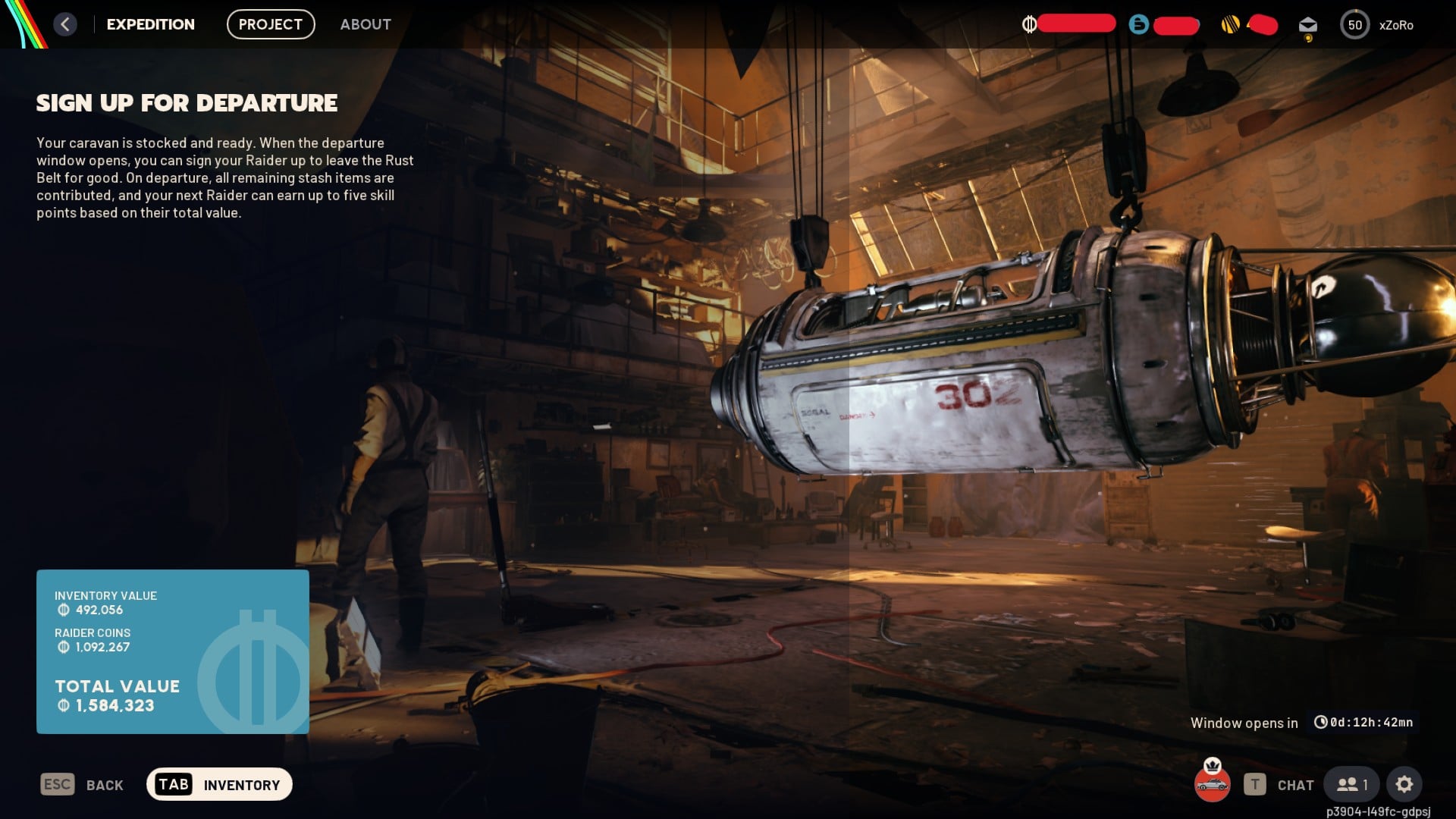The image size is (1456, 819).
Task: Click the level 50 progress ring
Action: pos(1355,24)
